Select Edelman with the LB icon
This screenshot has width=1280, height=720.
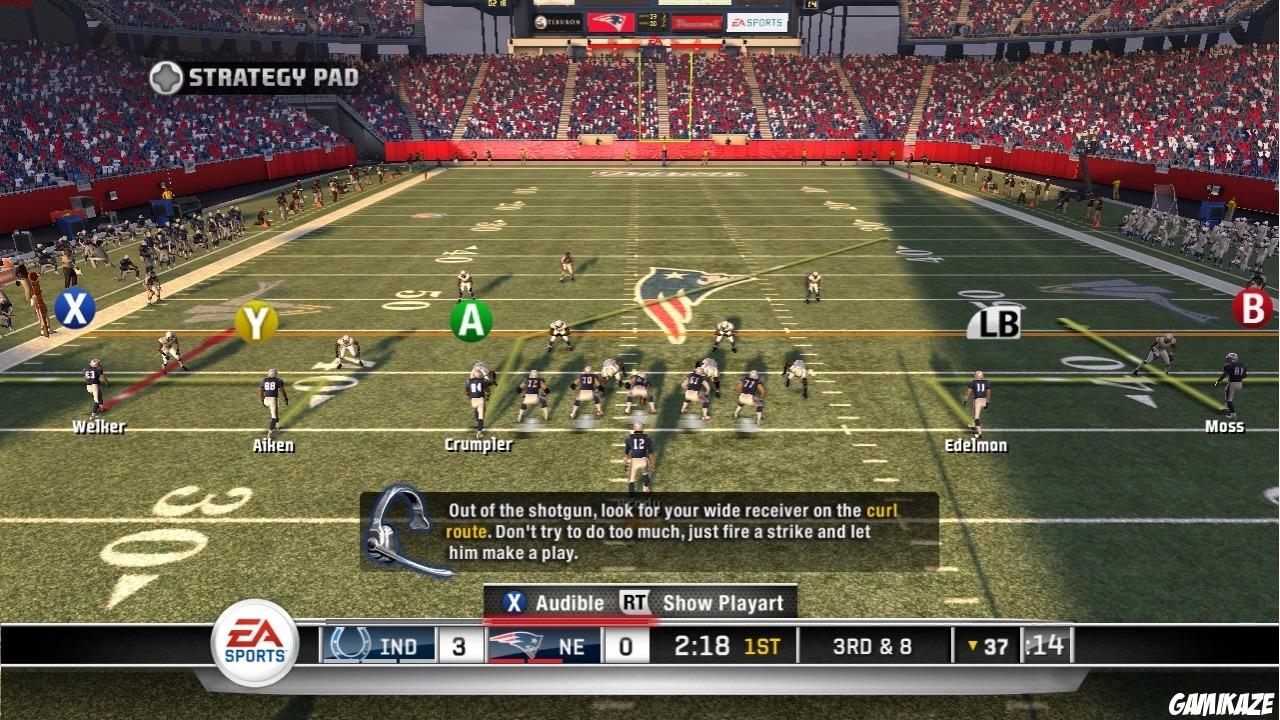pyautogui.click(x=996, y=323)
